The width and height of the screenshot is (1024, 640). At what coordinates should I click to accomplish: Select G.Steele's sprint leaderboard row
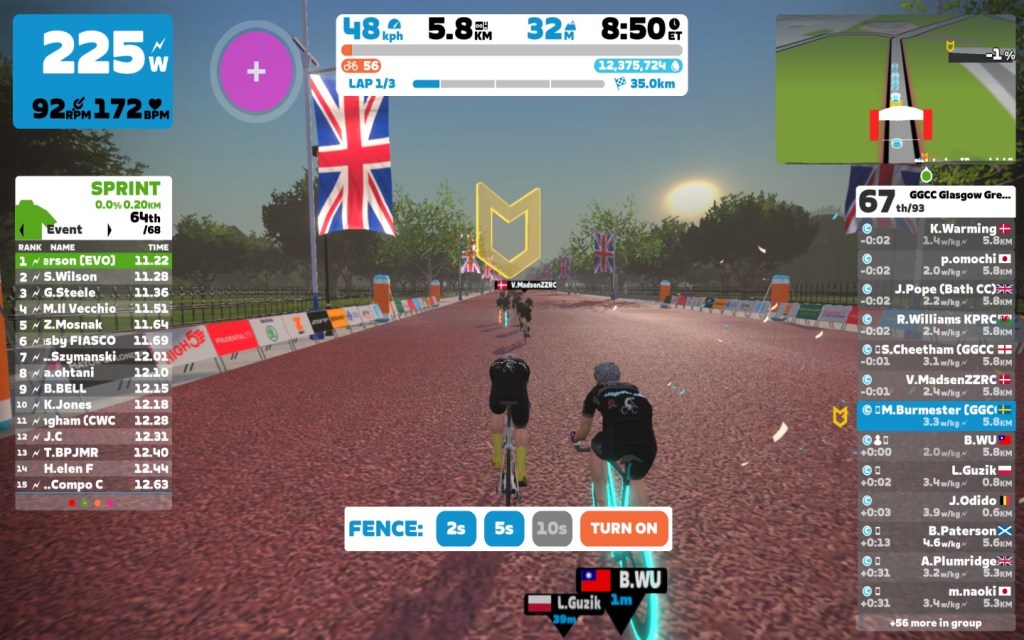coord(93,292)
